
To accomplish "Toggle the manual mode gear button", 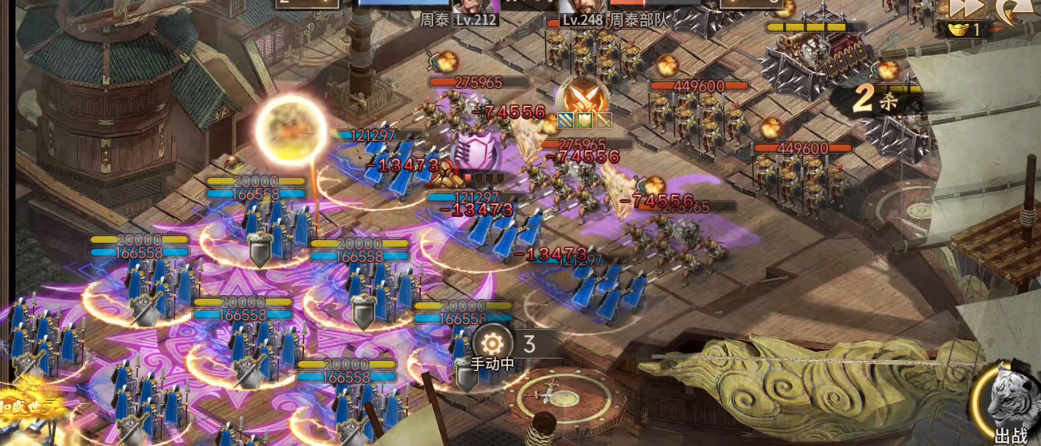I will (x=490, y=342).
